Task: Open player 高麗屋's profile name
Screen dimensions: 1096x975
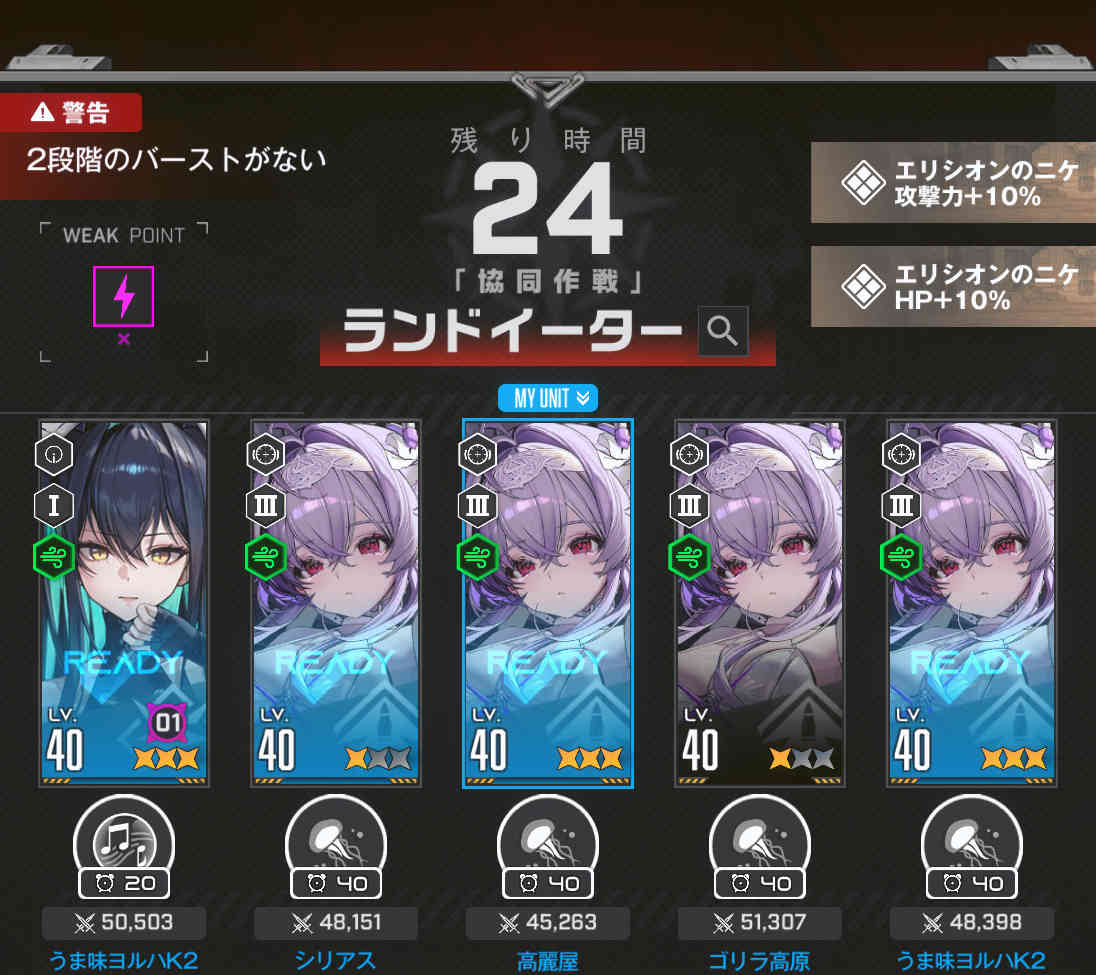Action: click(x=548, y=961)
